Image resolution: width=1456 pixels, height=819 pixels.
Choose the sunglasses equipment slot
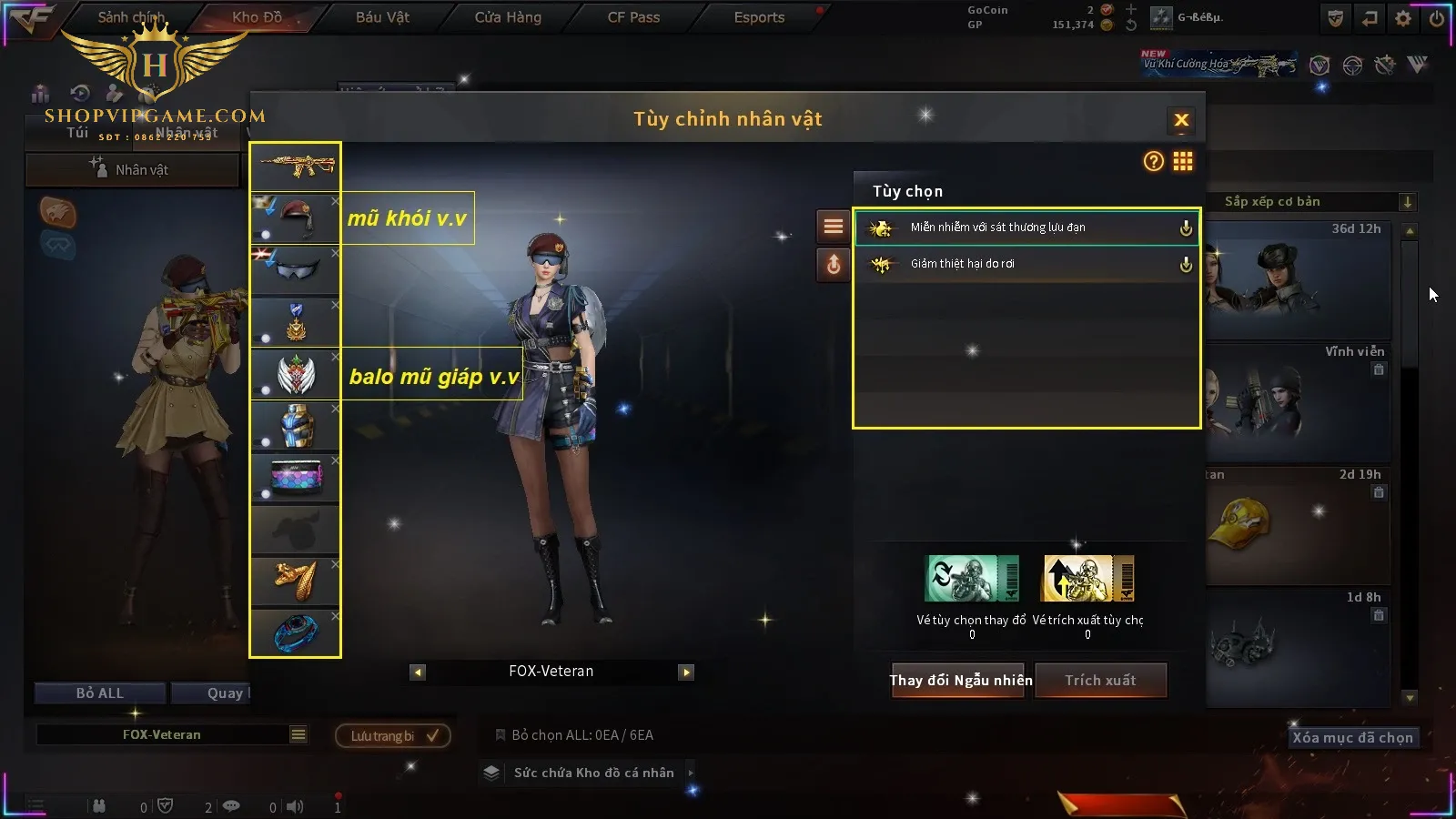coord(296,270)
